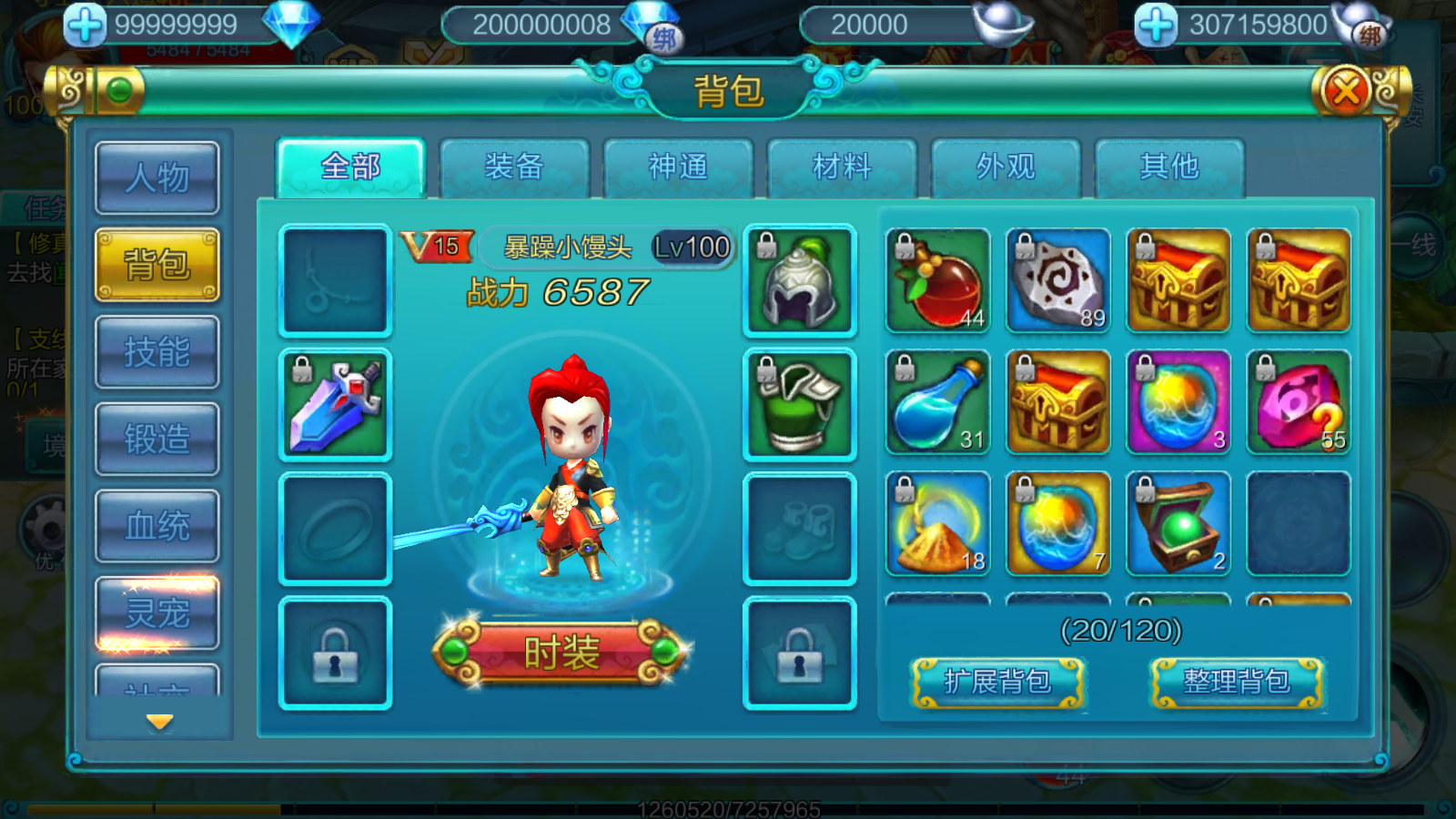The height and width of the screenshot is (819, 1456).
Task: Click the locked equipment slot with padlock
Action: (335, 651)
